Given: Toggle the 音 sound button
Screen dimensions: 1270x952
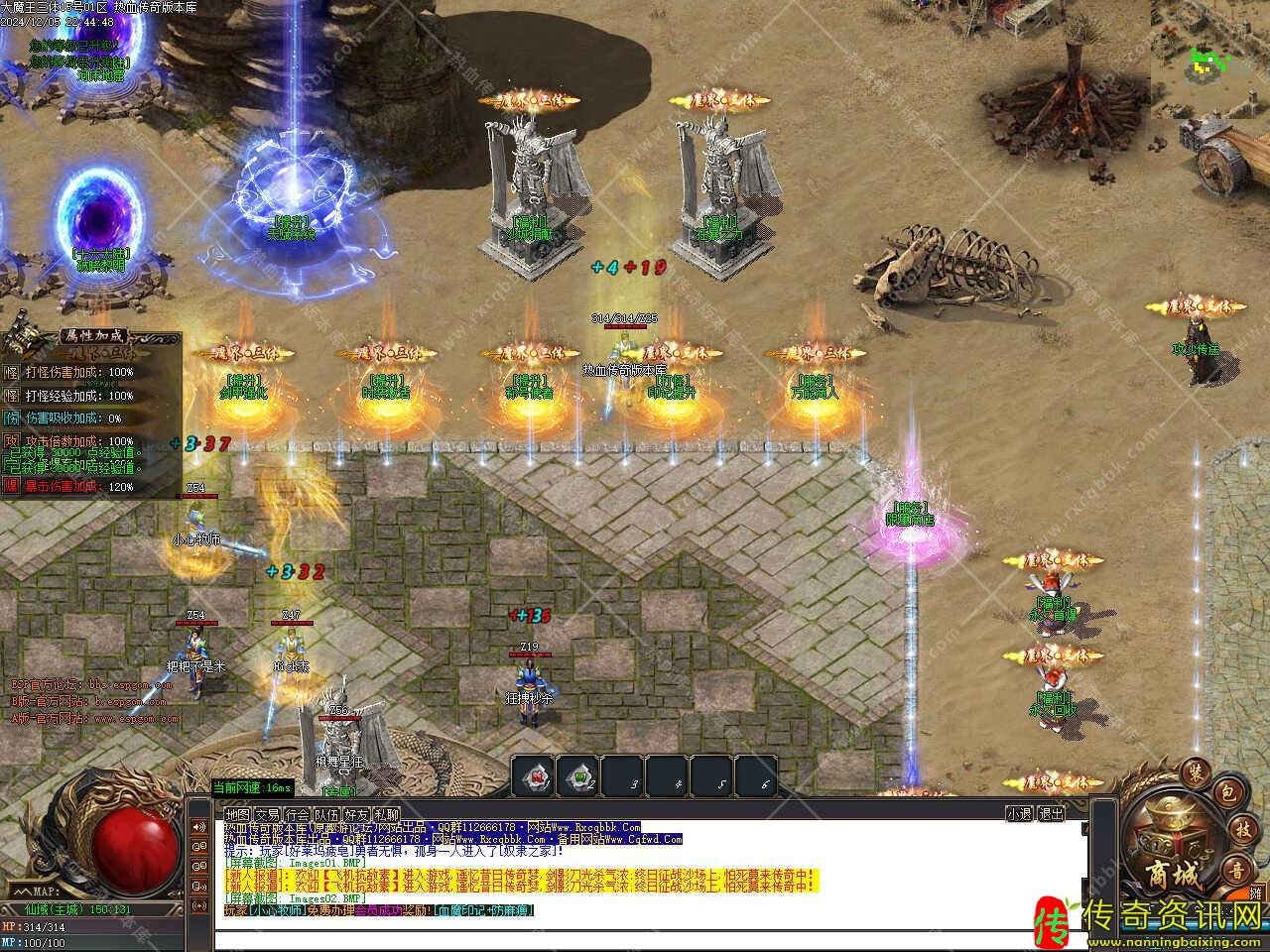Looking at the screenshot, I should (1236, 870).
